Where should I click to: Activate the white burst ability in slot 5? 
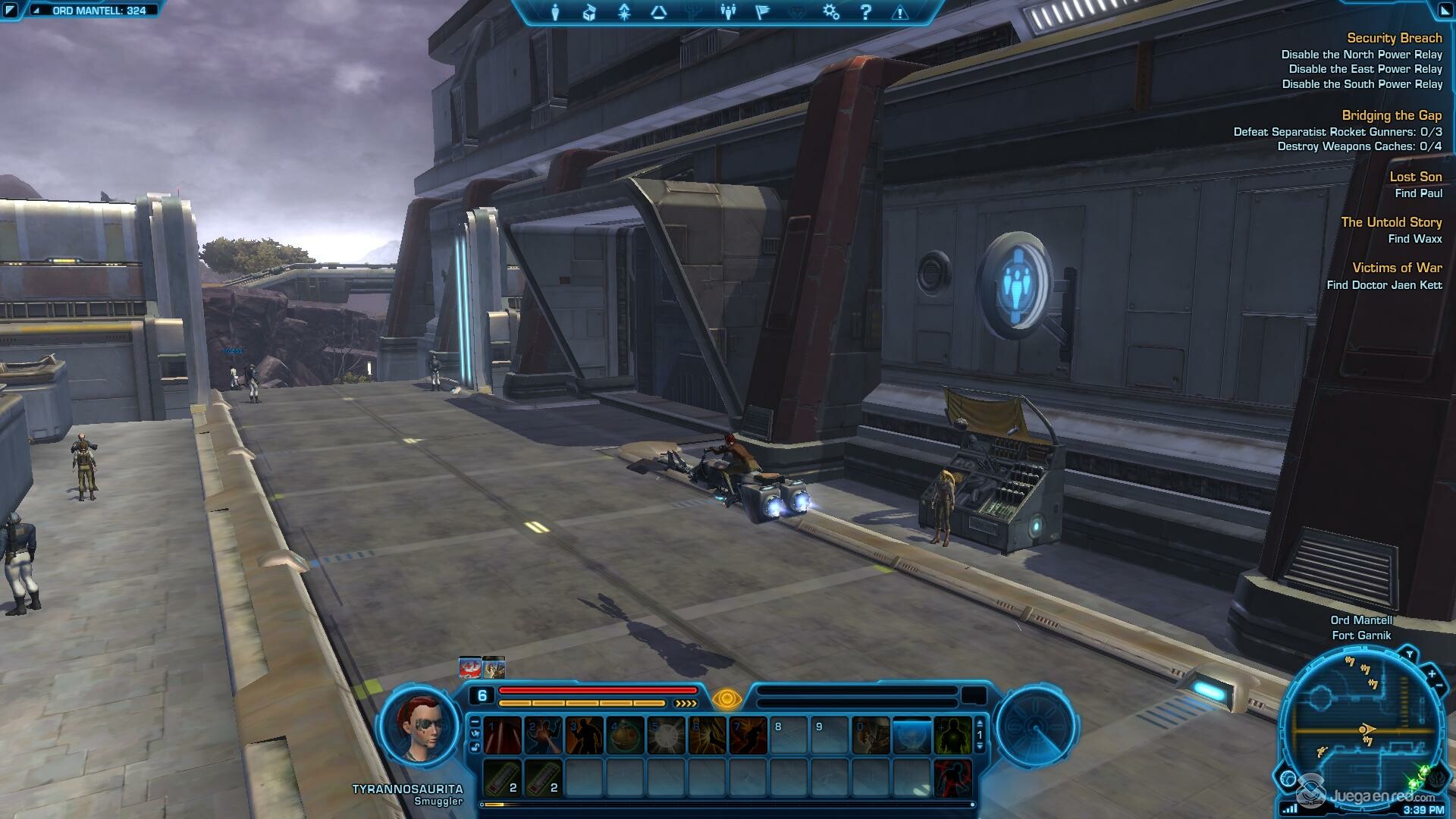tap(667, 736)
